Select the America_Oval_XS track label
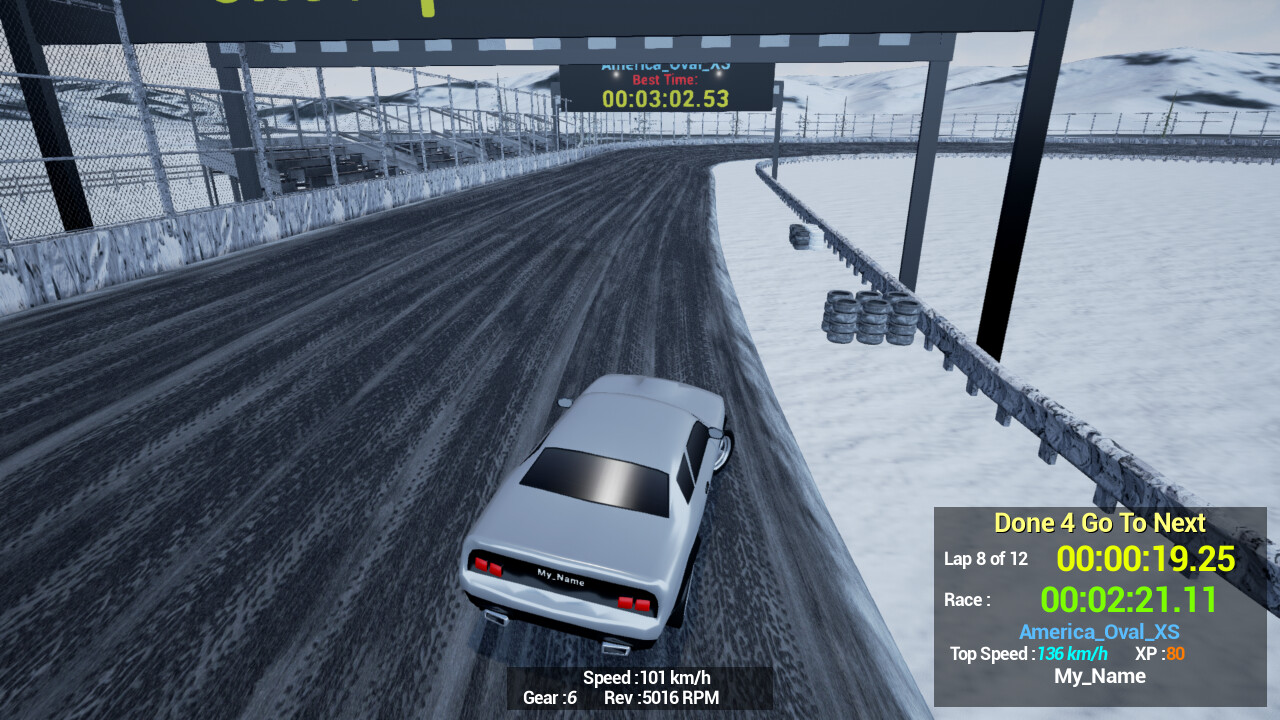This screenshot has height=720, width=1280. (1099, 631)
